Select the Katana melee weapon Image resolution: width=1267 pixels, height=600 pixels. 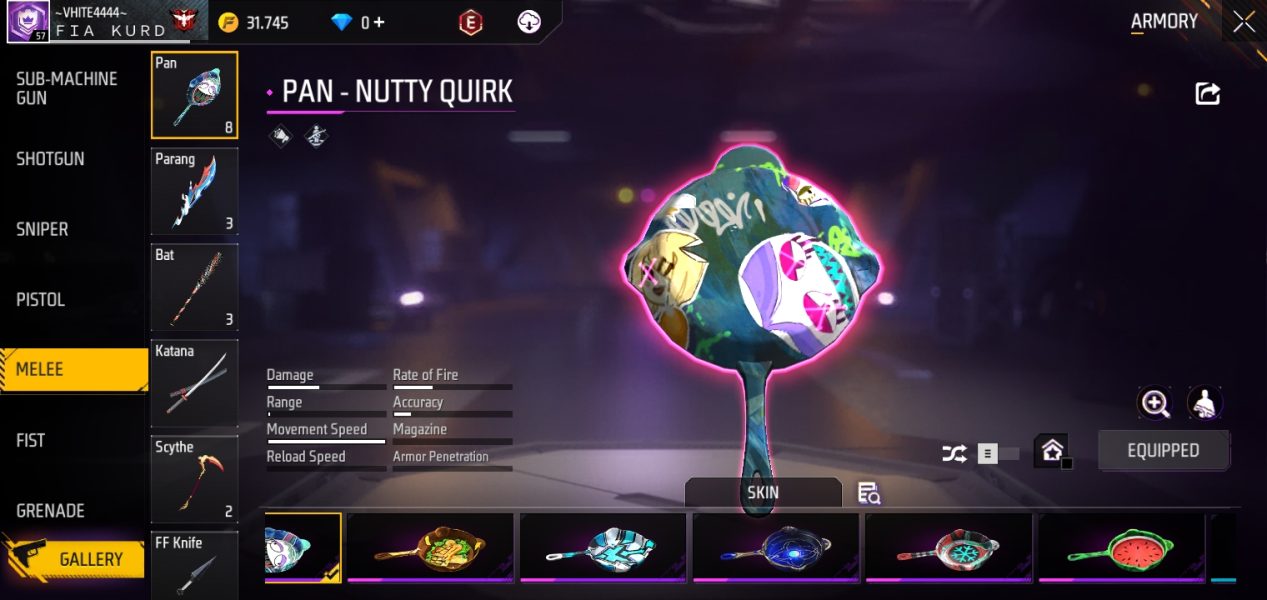pos(194,383)
